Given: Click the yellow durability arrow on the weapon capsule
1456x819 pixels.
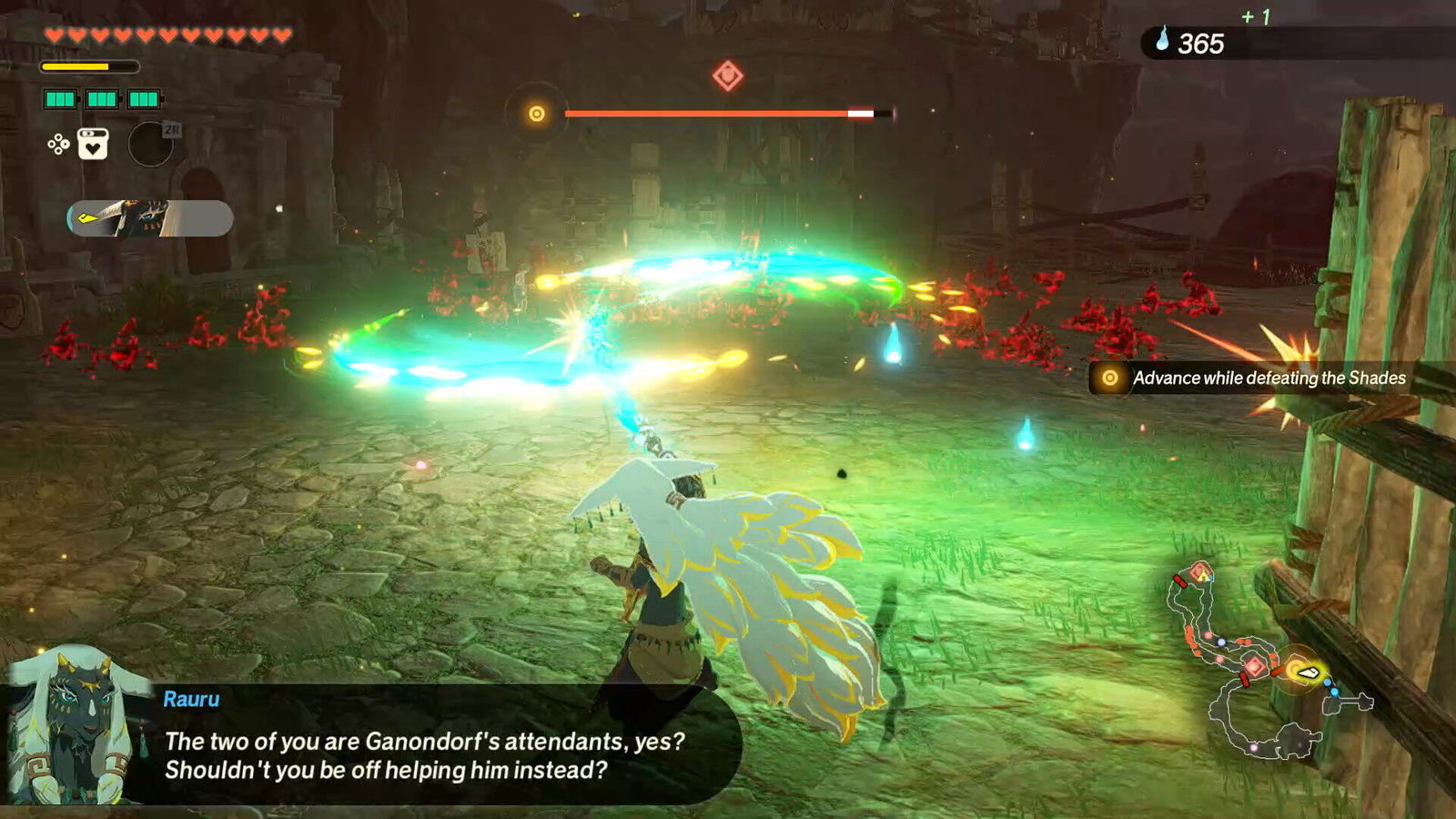Looking at the screenshot, I should [88, 218].
